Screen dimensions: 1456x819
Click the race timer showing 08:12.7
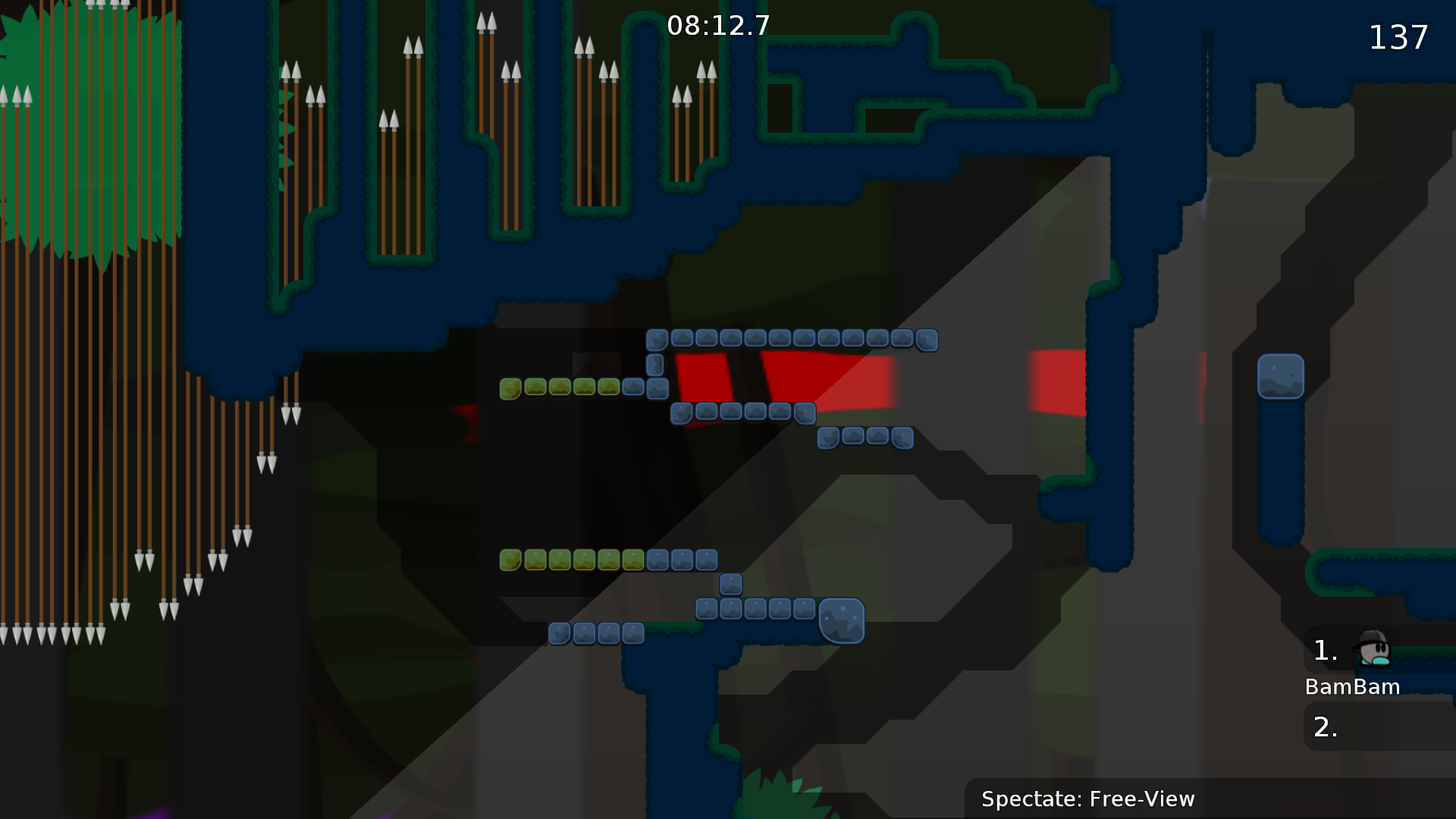click(x=718, y=25)
